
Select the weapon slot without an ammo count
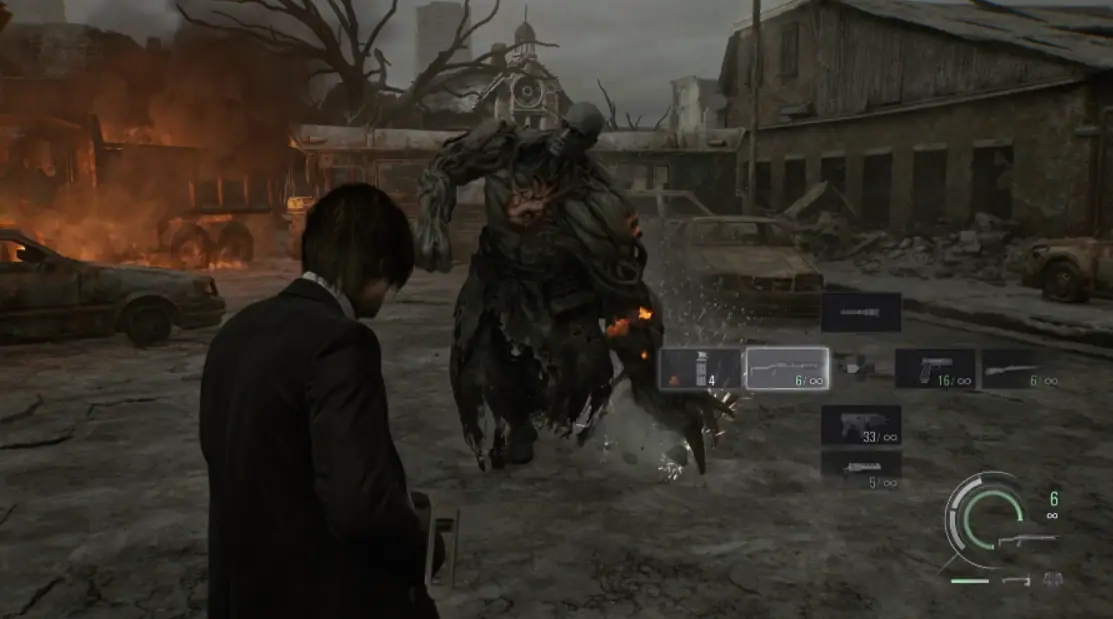click(x=860, y=312)
